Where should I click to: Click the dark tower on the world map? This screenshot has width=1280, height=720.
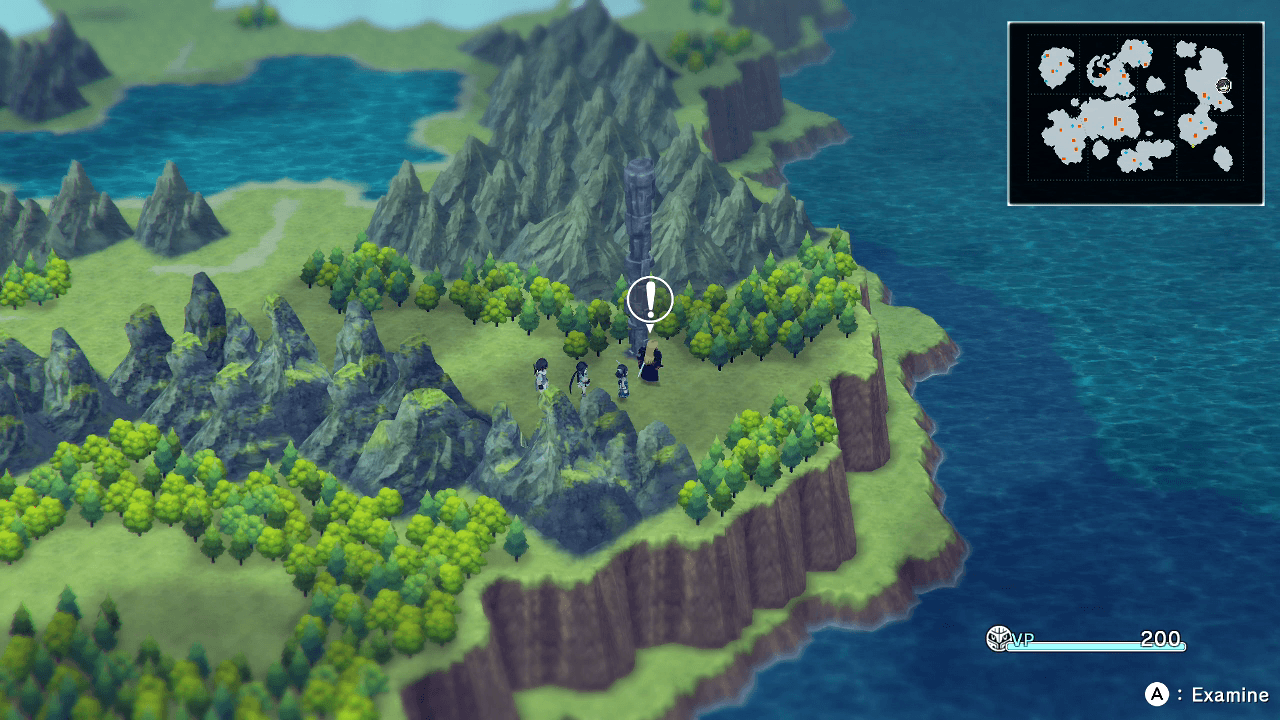641,220
